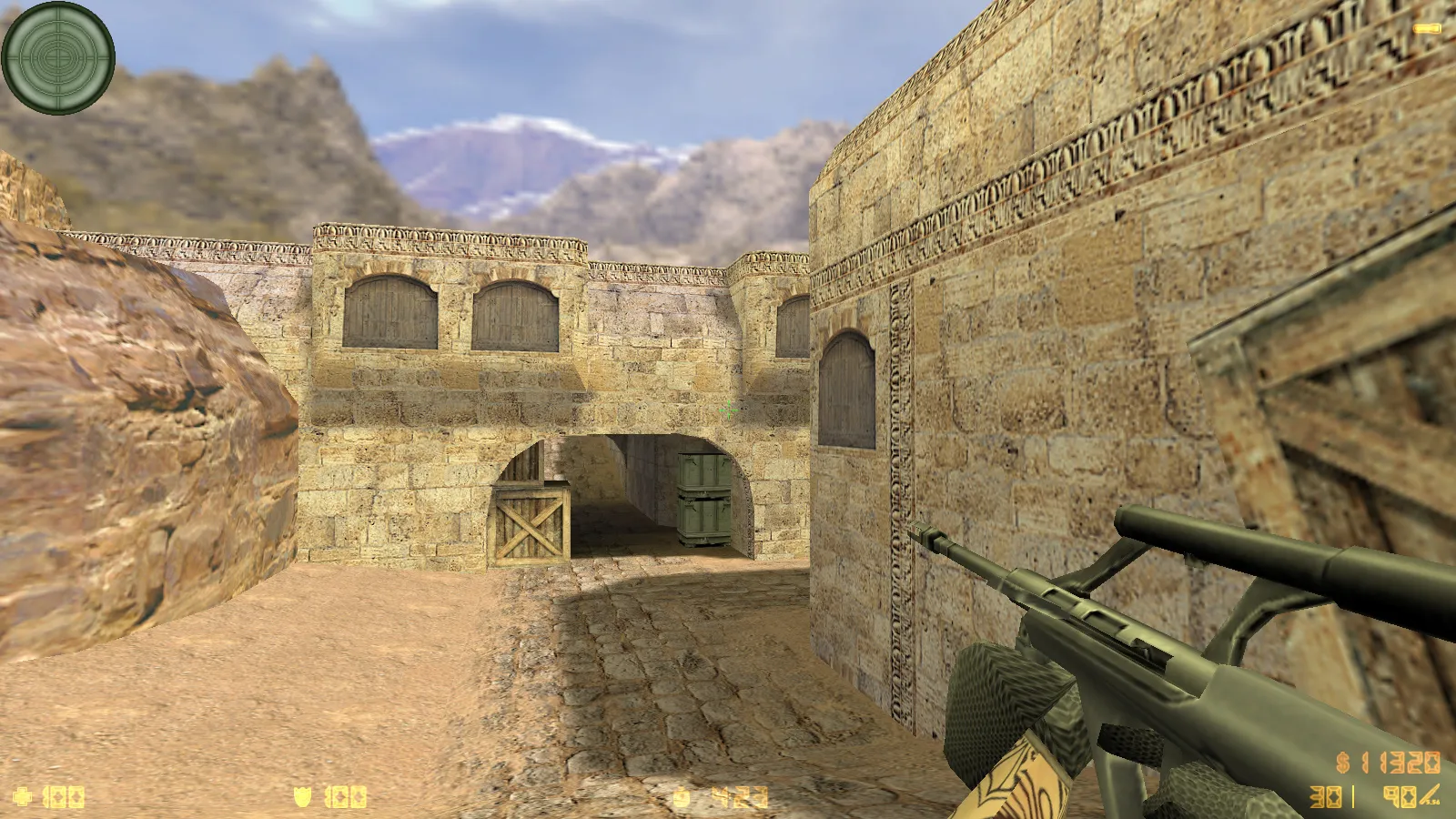The width and height of the screenshot is (1456, 819).
Task: Click the reserve ammo count 90
Action: 1401,796
